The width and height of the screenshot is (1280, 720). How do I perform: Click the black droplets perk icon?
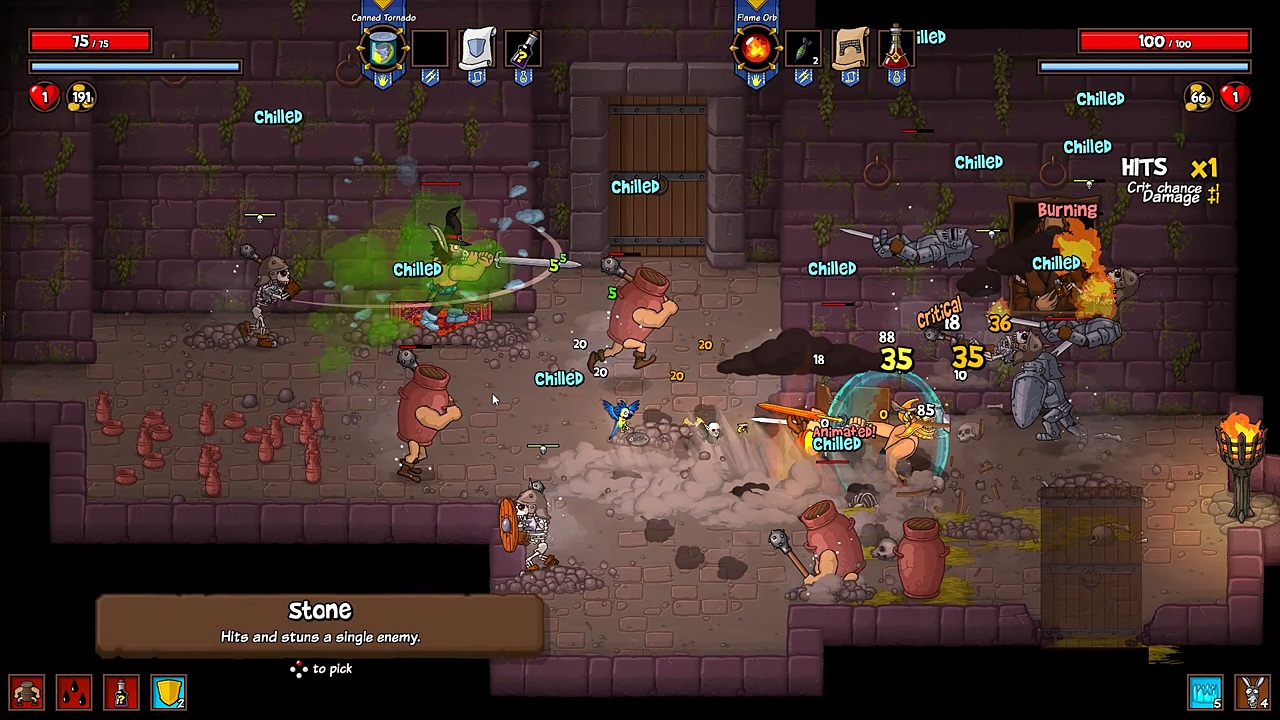74,692
